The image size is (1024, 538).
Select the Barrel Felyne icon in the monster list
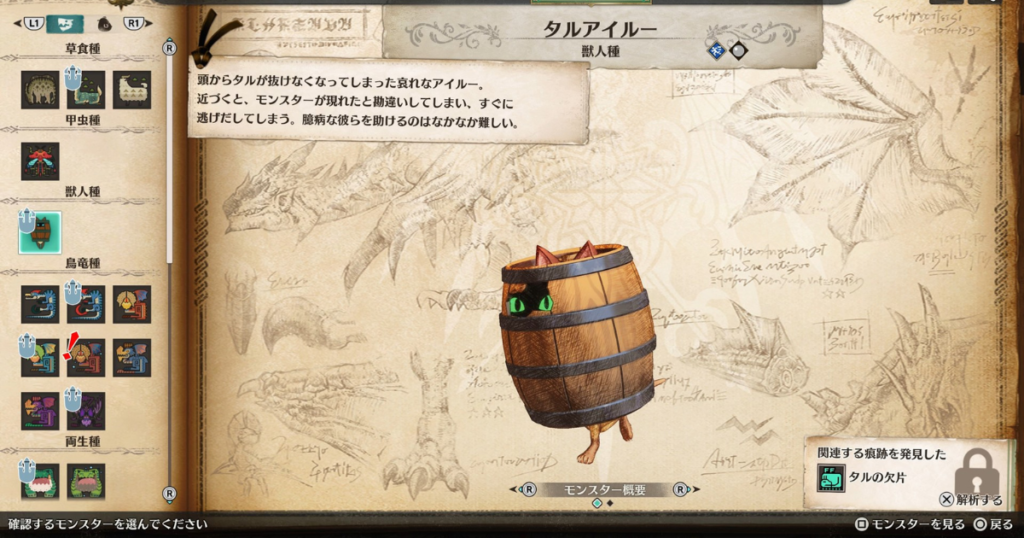pos(40,232)
